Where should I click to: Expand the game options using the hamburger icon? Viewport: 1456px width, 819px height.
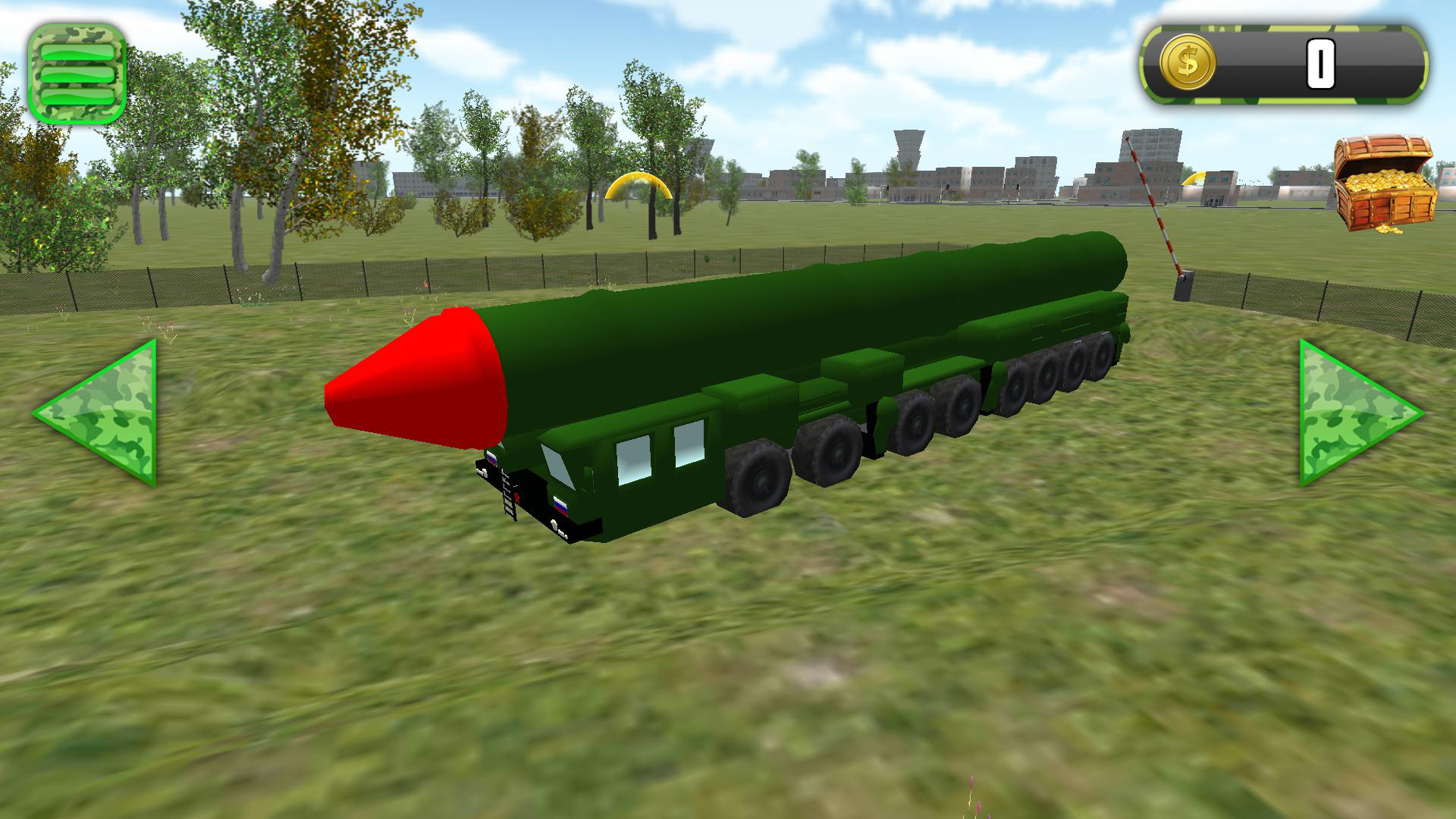pos(78,72)
